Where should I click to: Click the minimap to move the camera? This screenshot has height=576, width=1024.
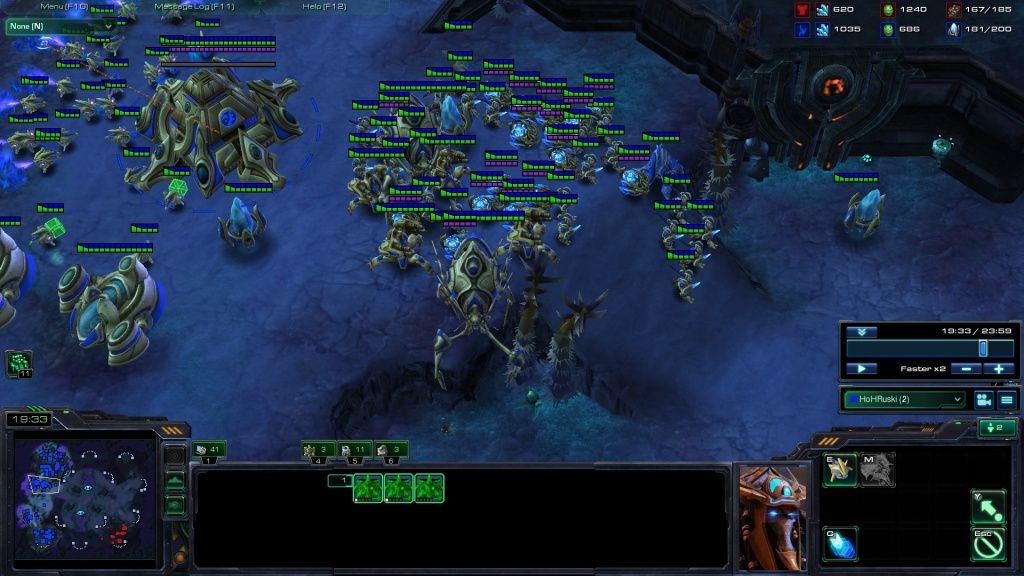85,492
